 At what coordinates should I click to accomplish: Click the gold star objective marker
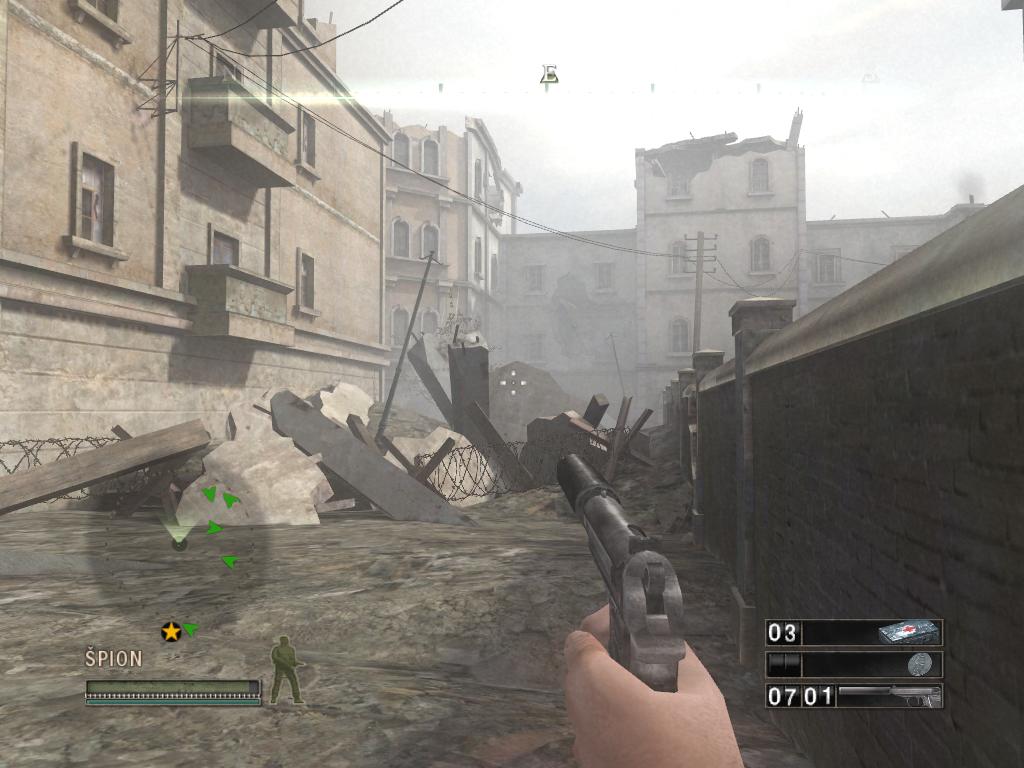(x=171, y=631)
